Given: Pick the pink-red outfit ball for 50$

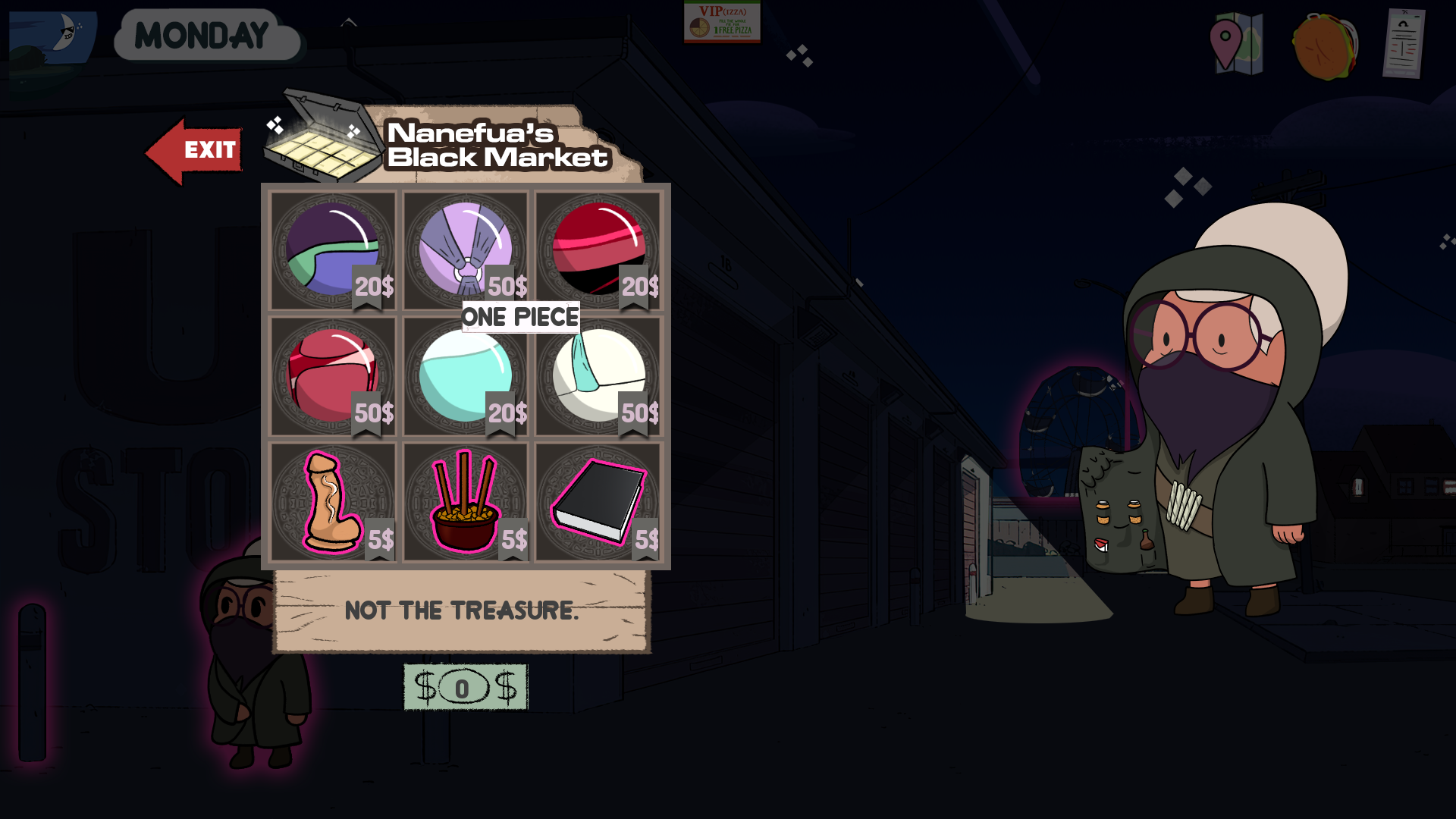Looking at the screenshot, I should pos(333,376).
